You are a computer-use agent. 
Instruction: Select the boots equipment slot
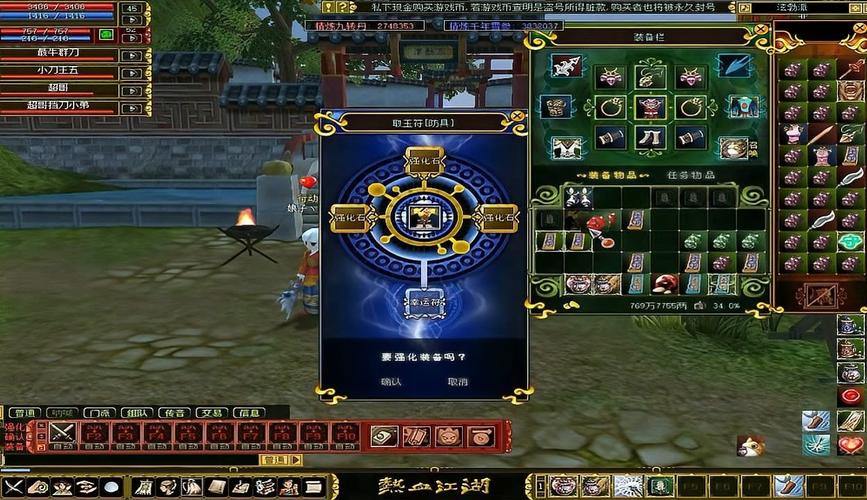click(650, 138)
